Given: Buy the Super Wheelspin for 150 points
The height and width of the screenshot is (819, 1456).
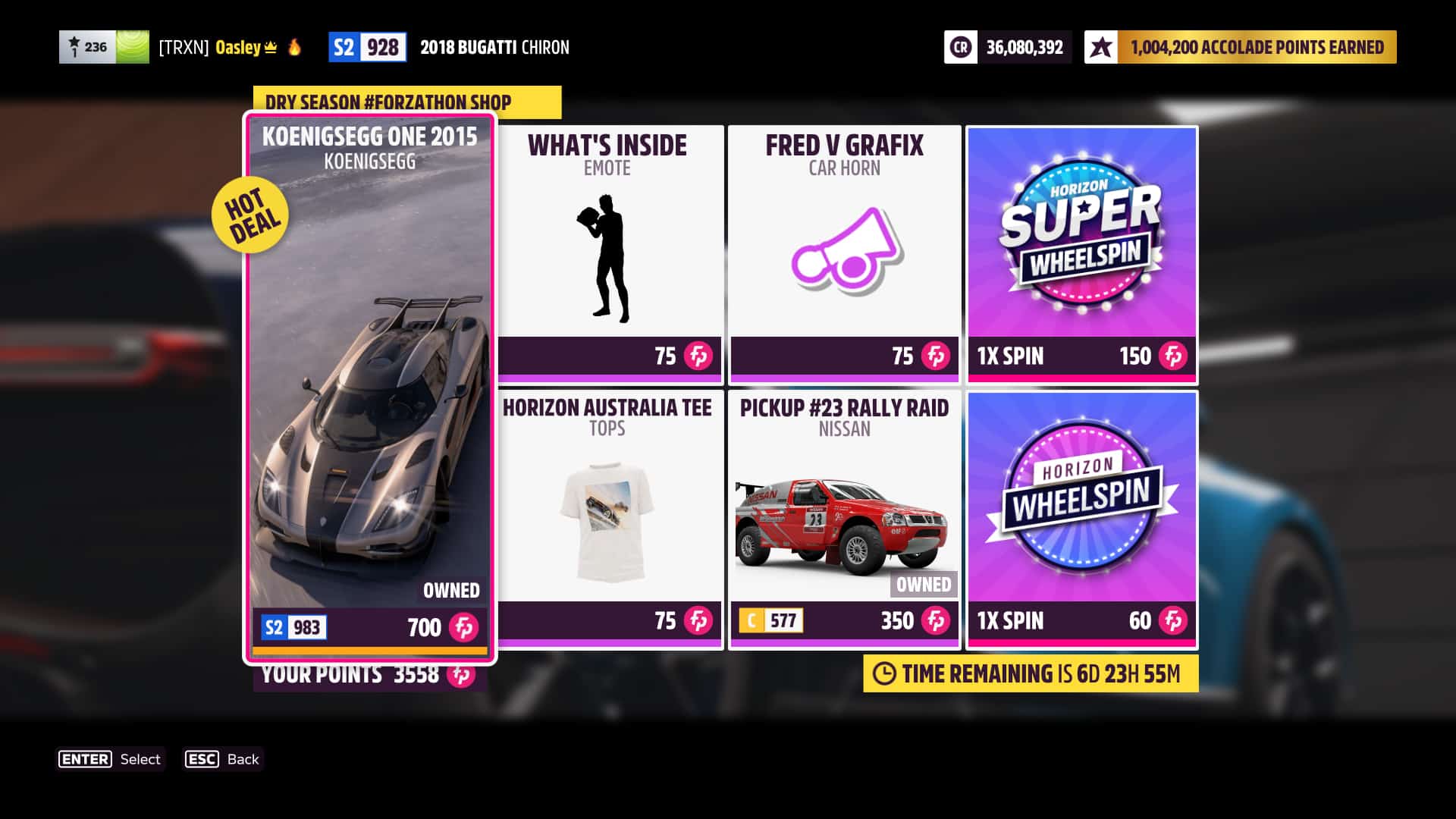Looking at the screenshot, I should 1081,250.
